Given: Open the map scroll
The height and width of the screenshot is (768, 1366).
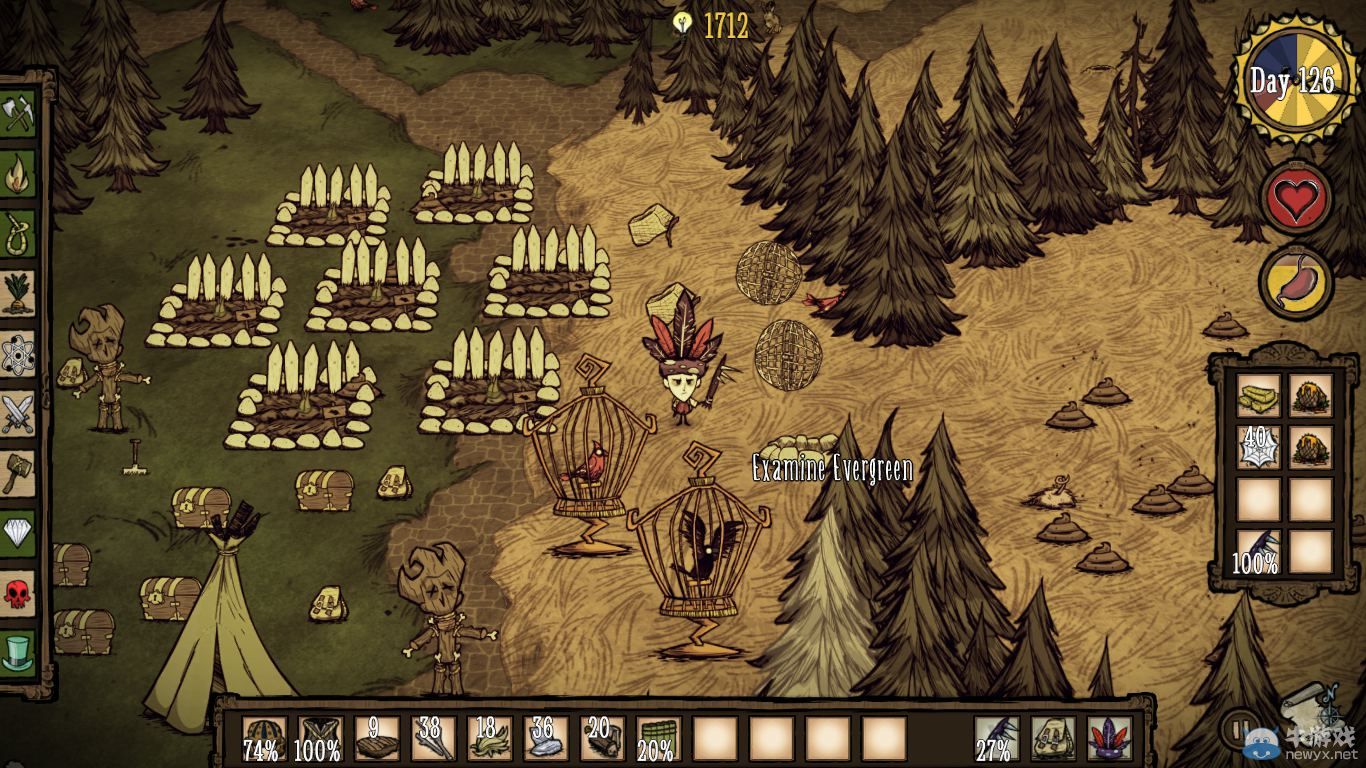Looking at the screenshot, I should click(x=1310, y=706).
